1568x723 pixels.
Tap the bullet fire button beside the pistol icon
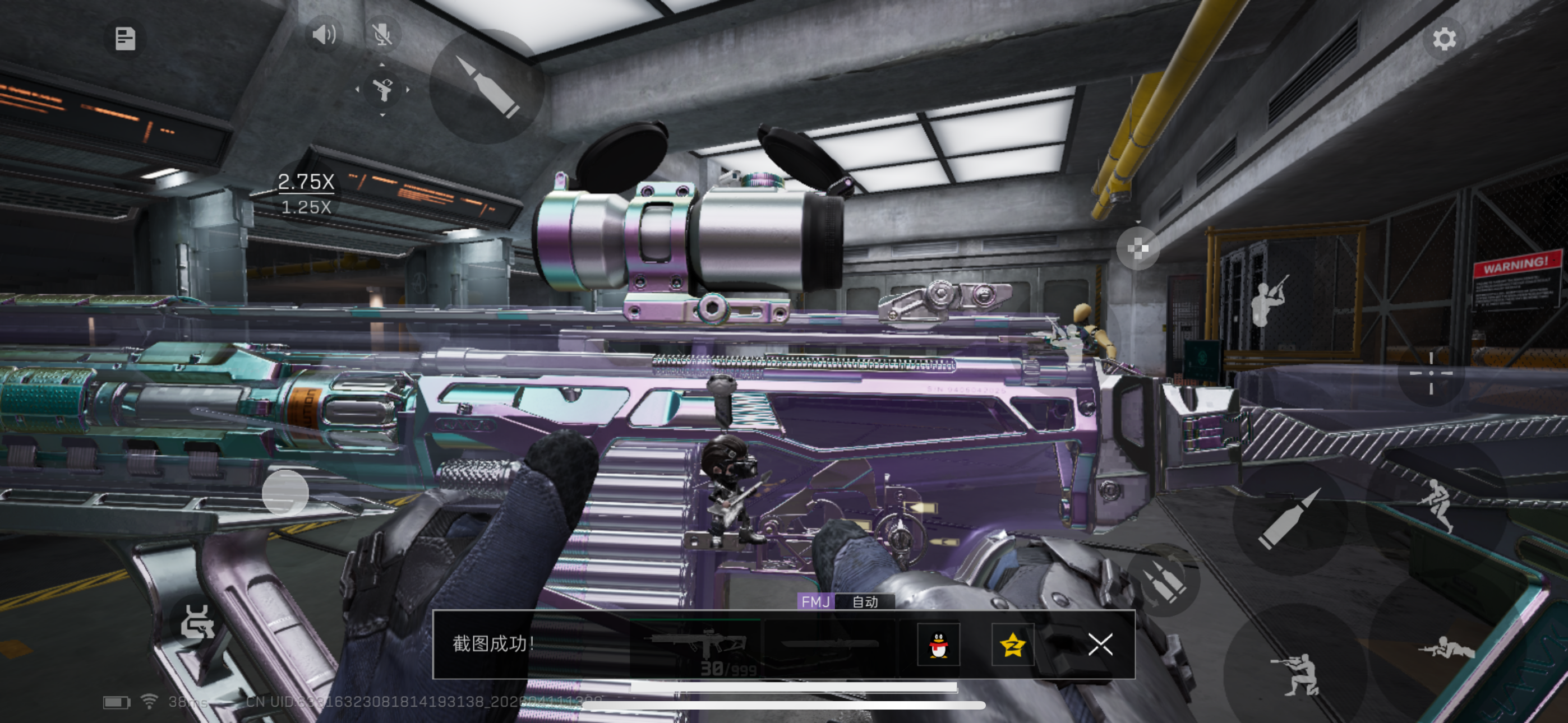click(487, 86)
